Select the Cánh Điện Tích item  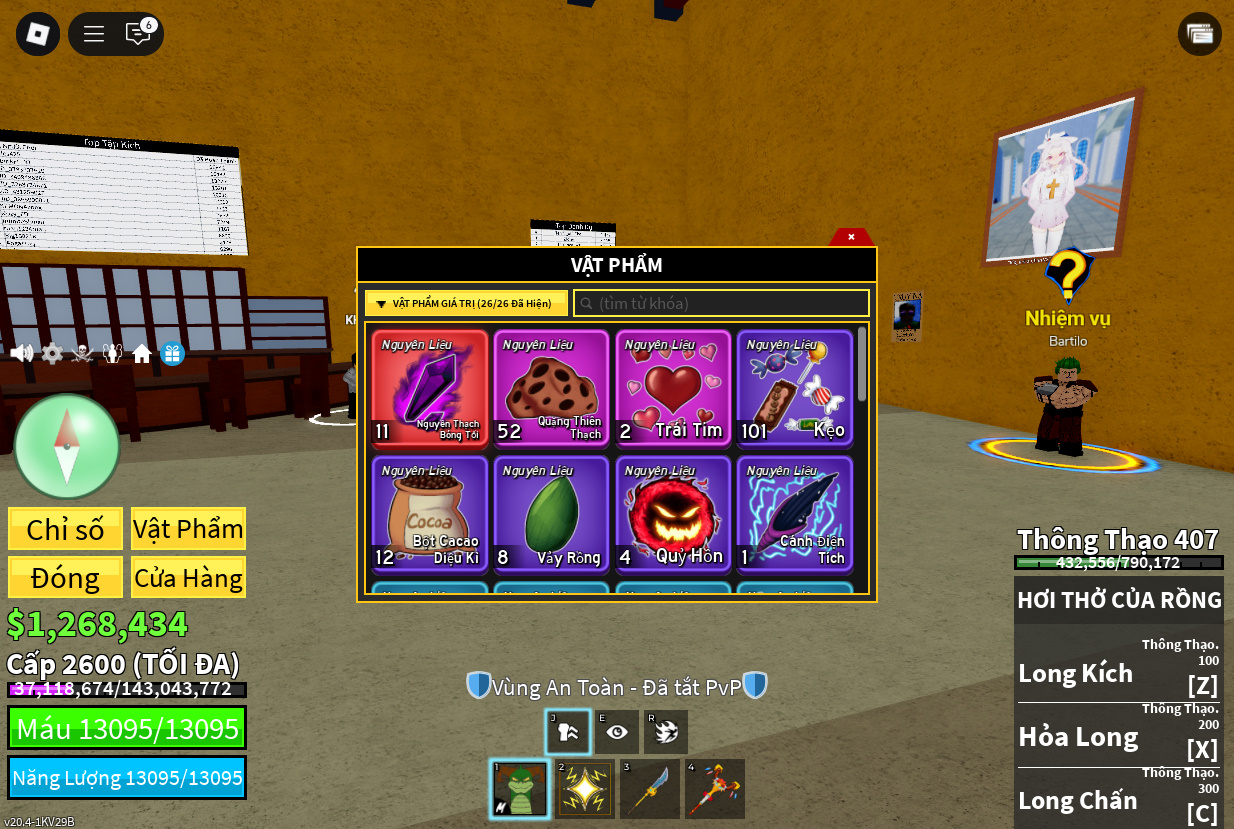tap(795, 514)
